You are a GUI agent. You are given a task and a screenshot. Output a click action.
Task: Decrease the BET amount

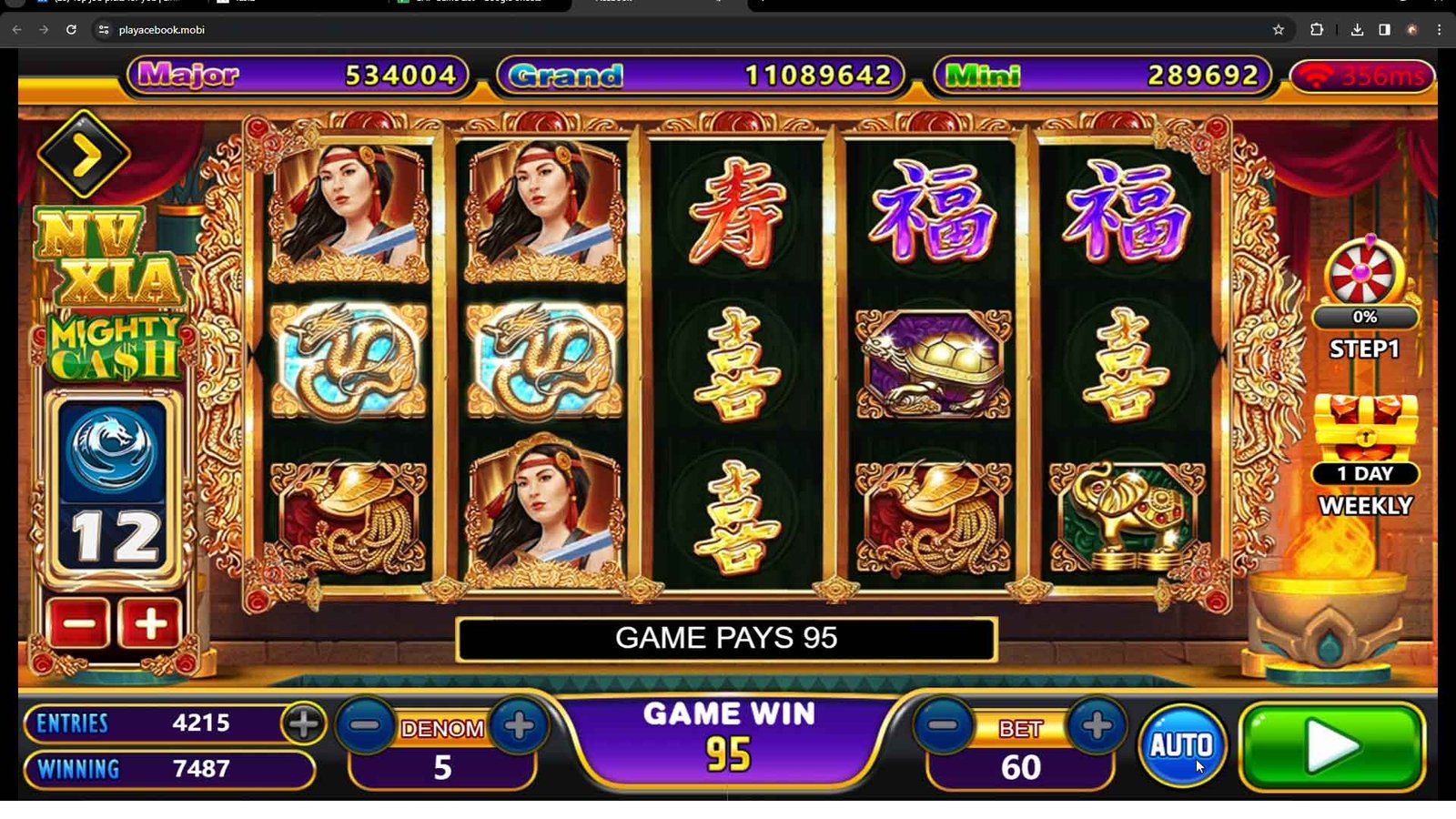pos(944,725)
